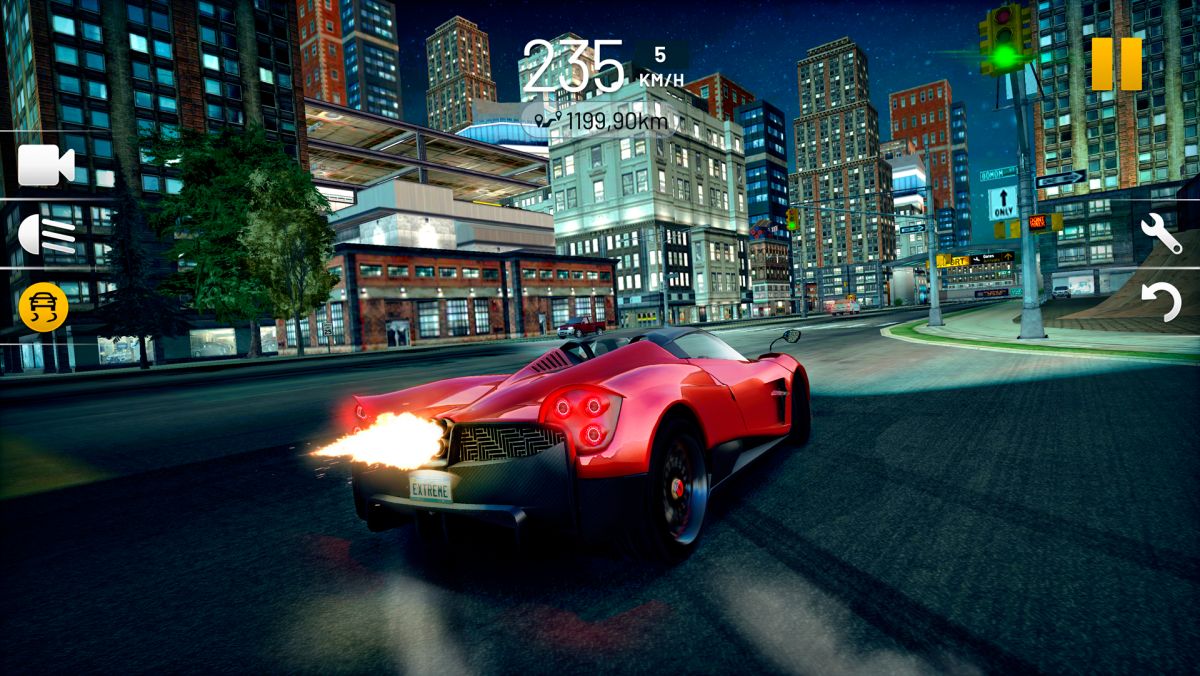The width and height of the screenshot is (1200, 676).
Task: Reset the car with the arrow icon
Action: coord(1162,302)
